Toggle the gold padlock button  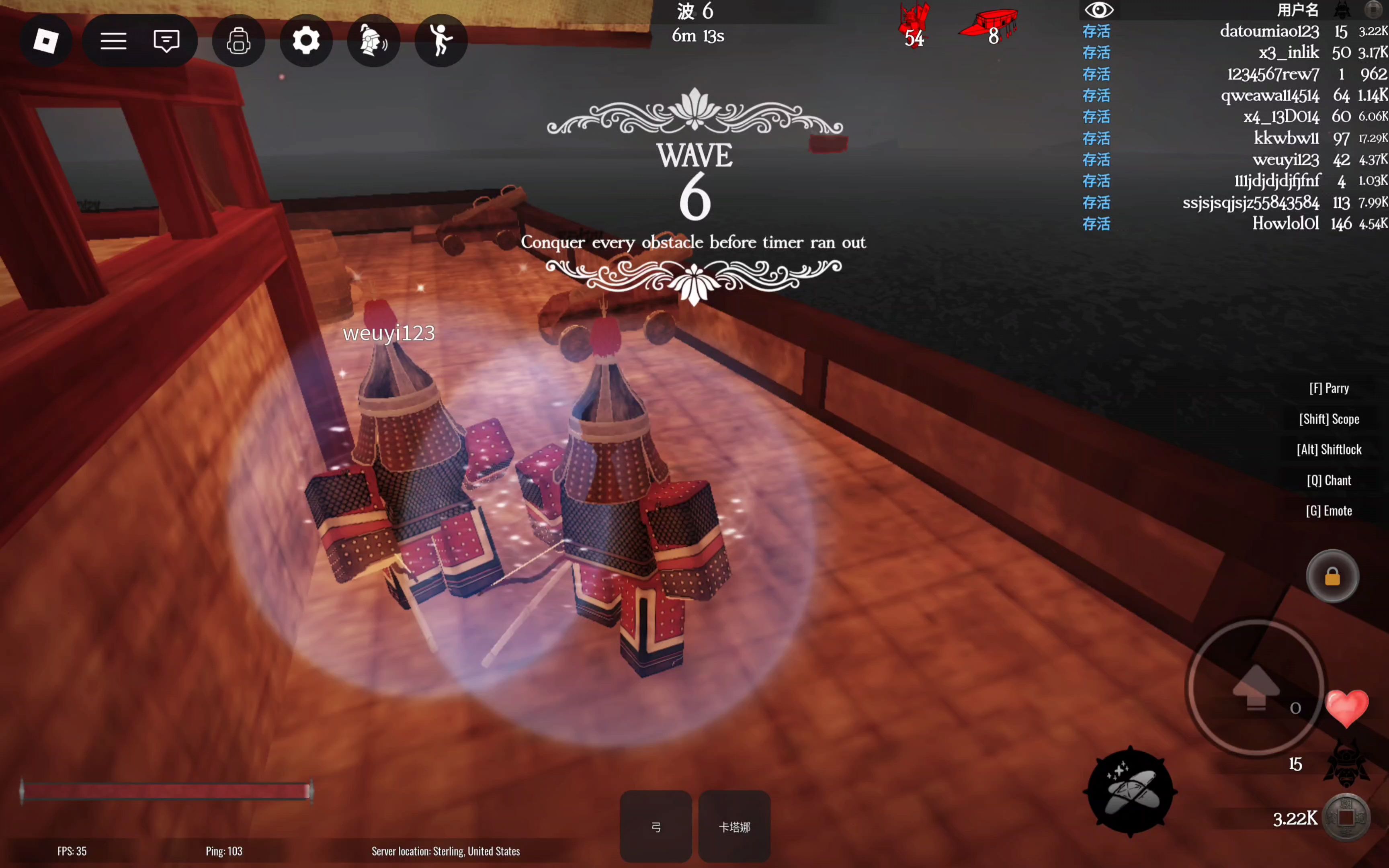[1332, 576]
